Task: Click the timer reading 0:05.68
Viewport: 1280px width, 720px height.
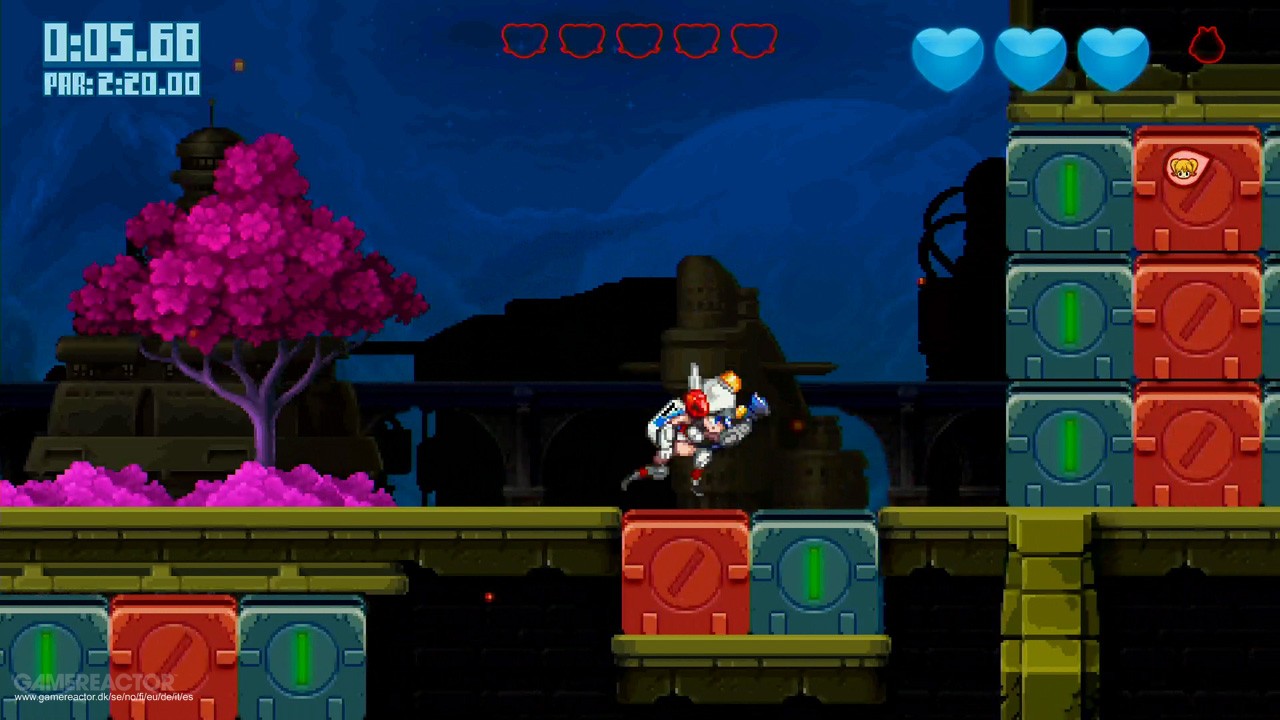Action: pyautogui.click(x=120, y=42)
